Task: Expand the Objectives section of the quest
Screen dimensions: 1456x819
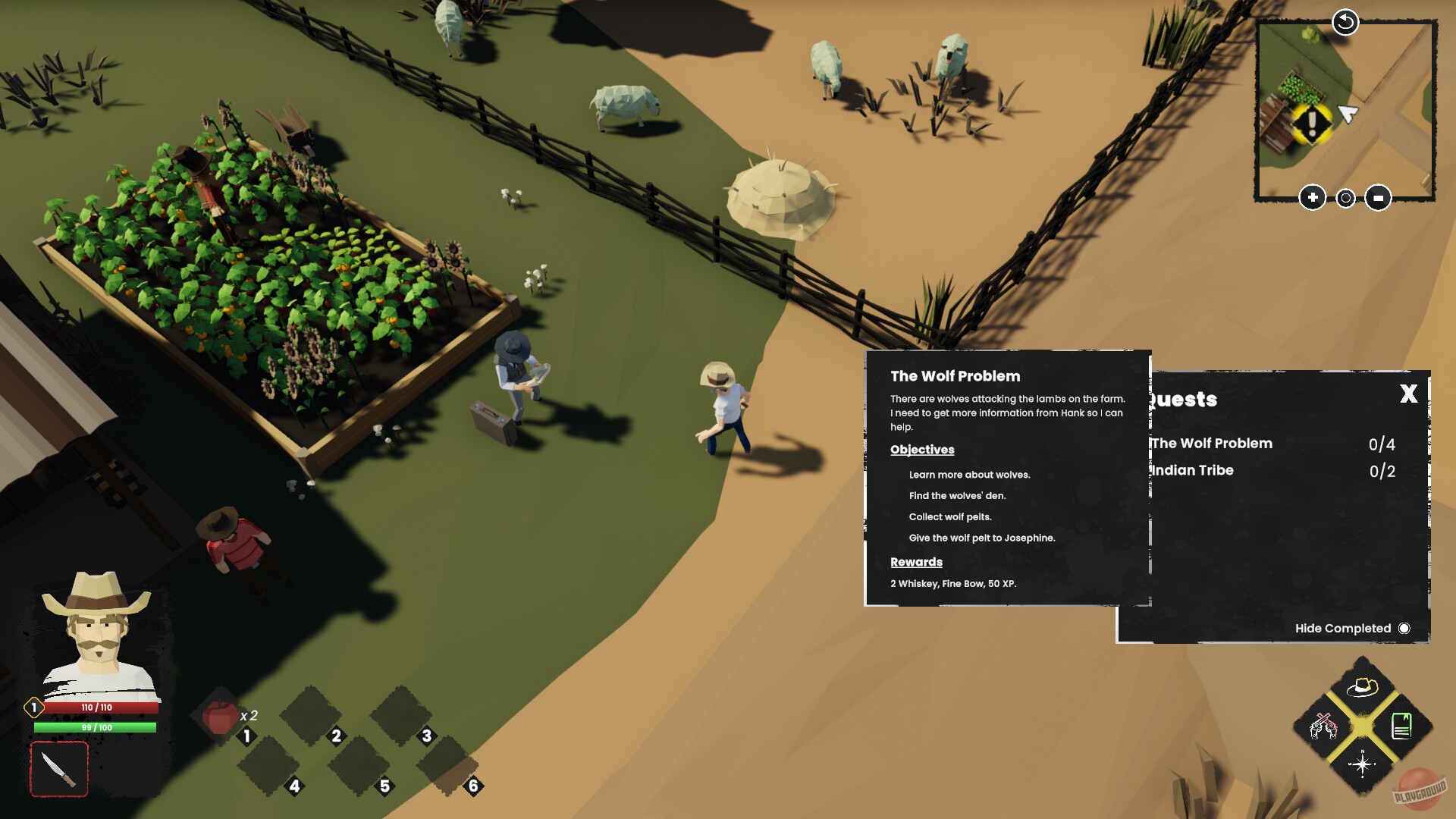Action: (x=921, y=449)
